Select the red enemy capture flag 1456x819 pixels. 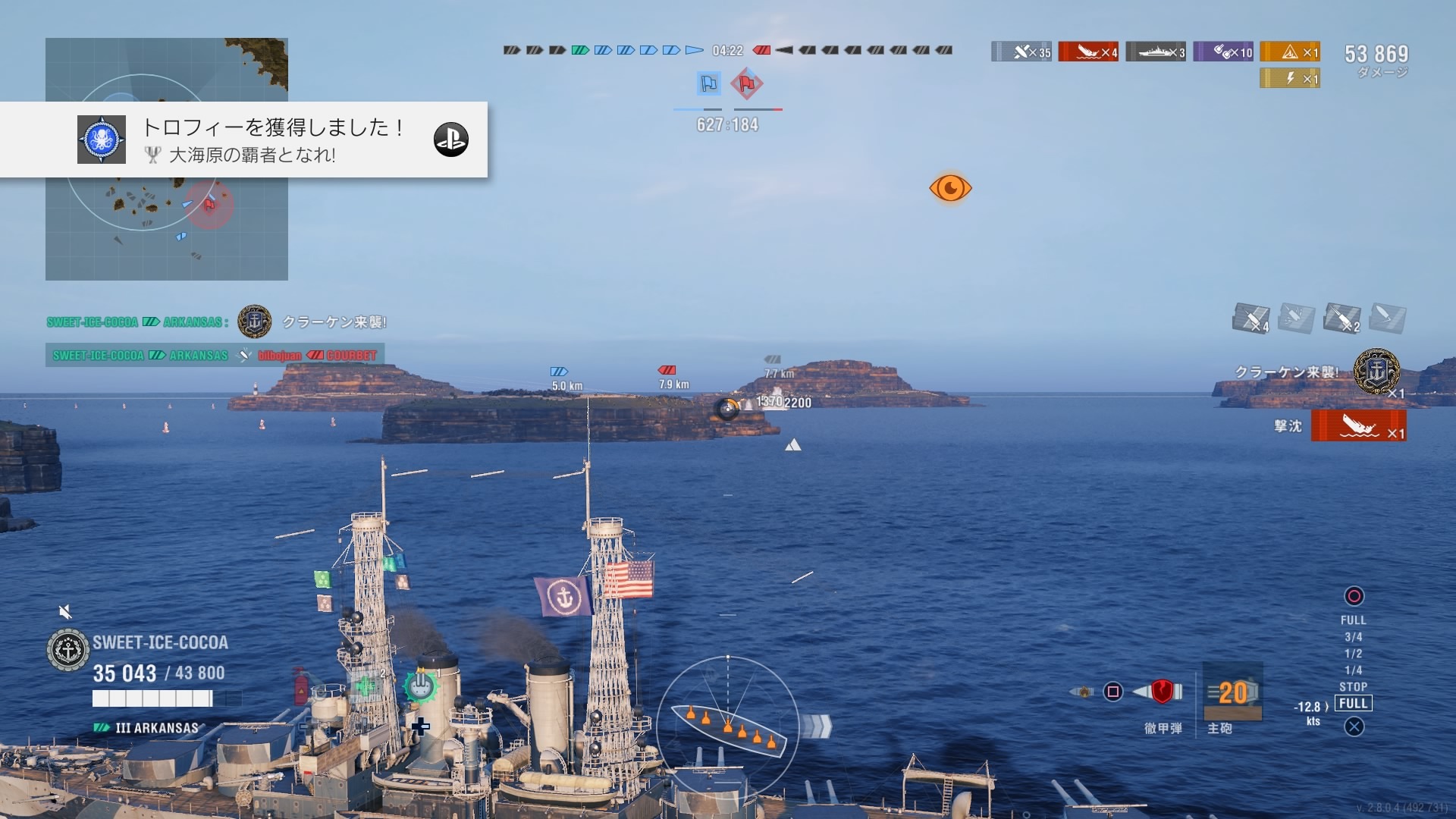coord(747,83)
